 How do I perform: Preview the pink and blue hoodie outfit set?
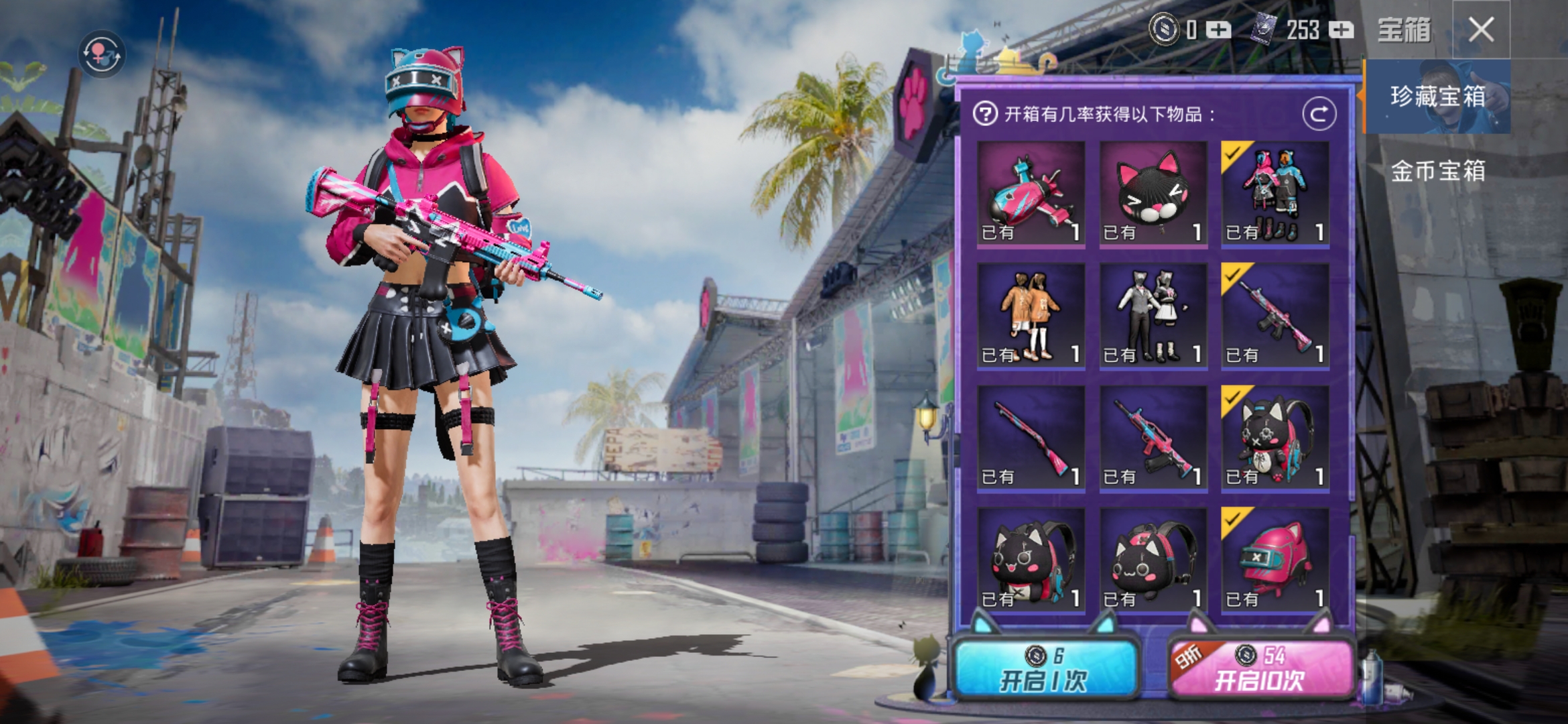1275,194
